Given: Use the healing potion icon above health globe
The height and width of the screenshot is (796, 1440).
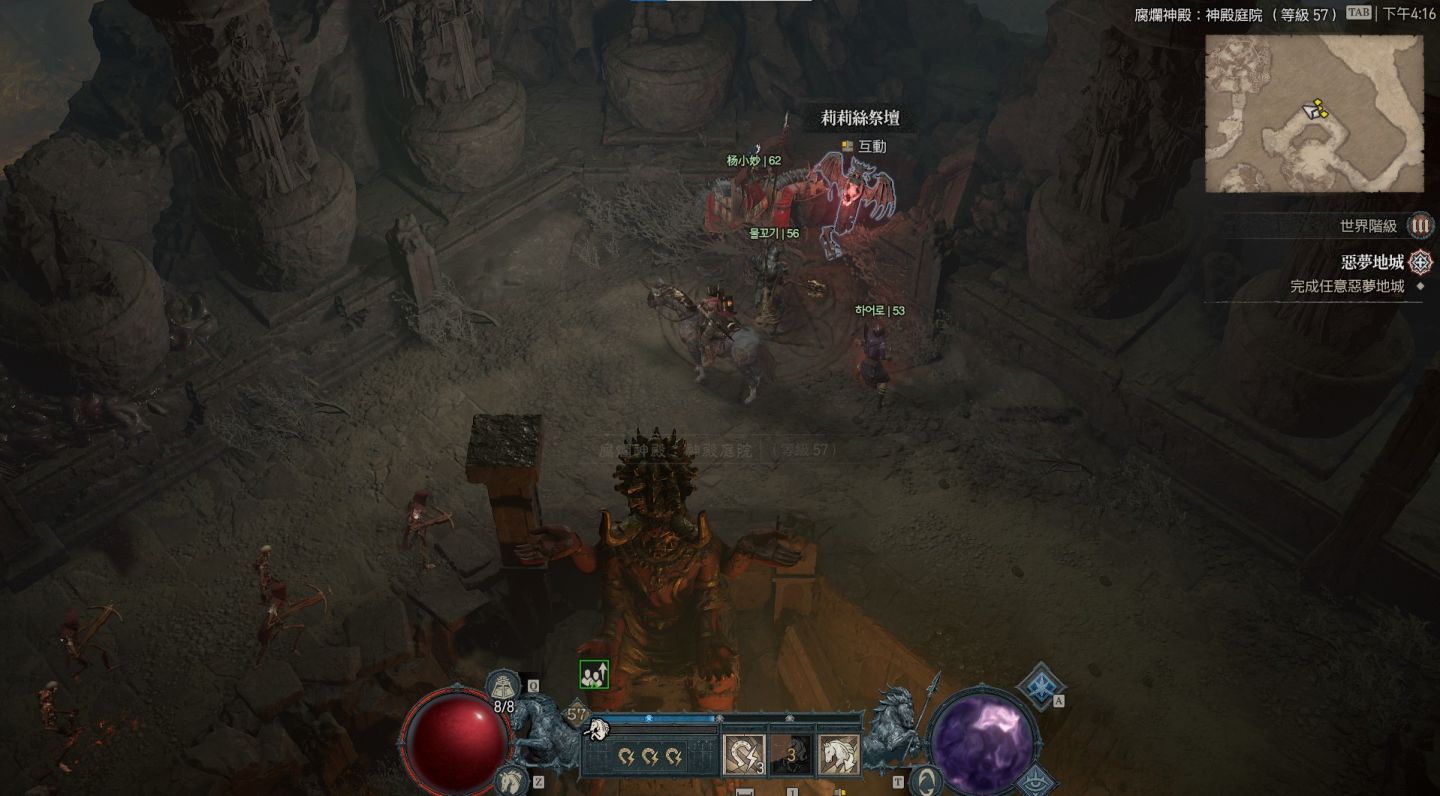Looking at the screenshot, I should click(x=504, y=686).
